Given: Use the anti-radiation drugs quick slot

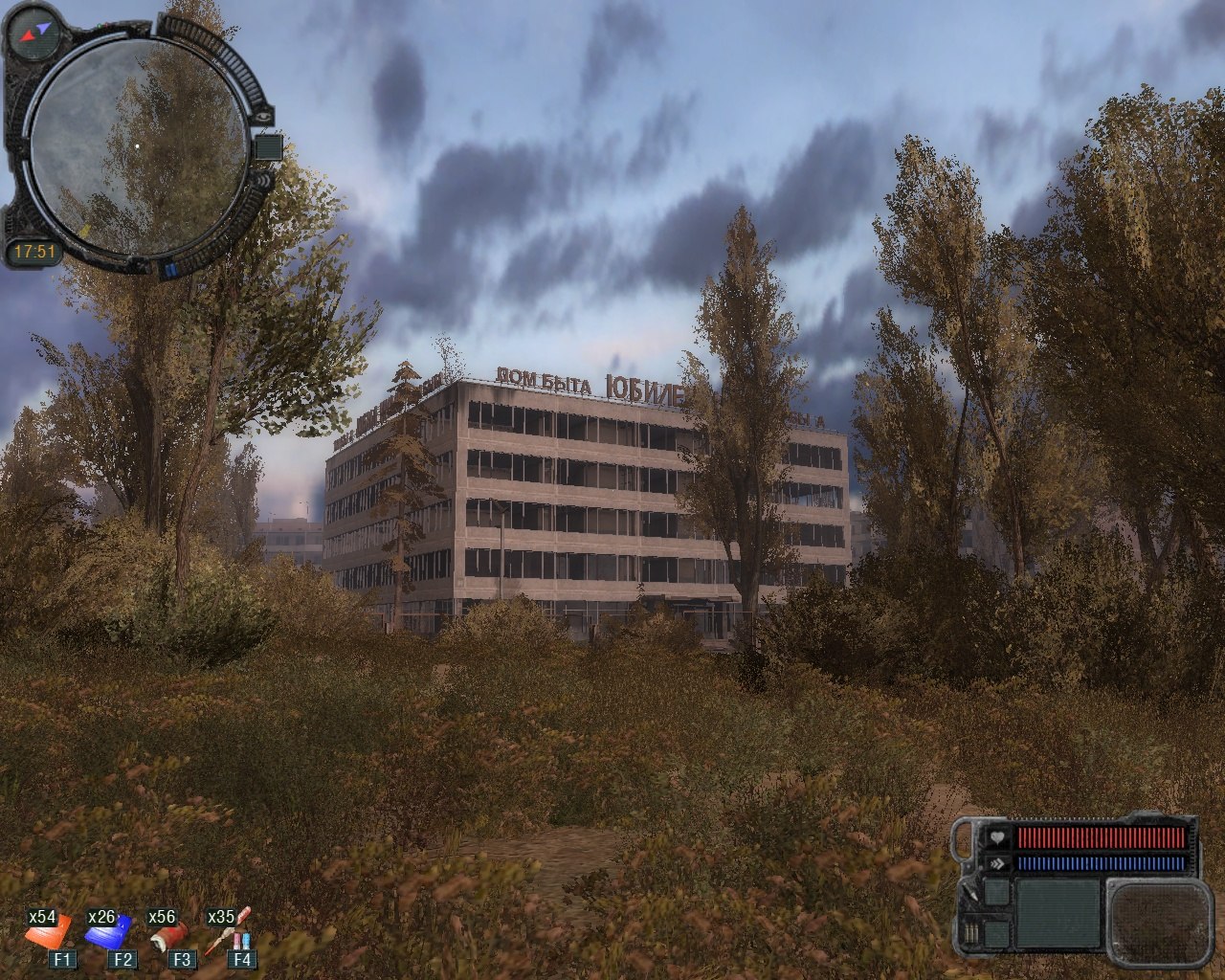Looking at the screenshot, I should (228, 930).
